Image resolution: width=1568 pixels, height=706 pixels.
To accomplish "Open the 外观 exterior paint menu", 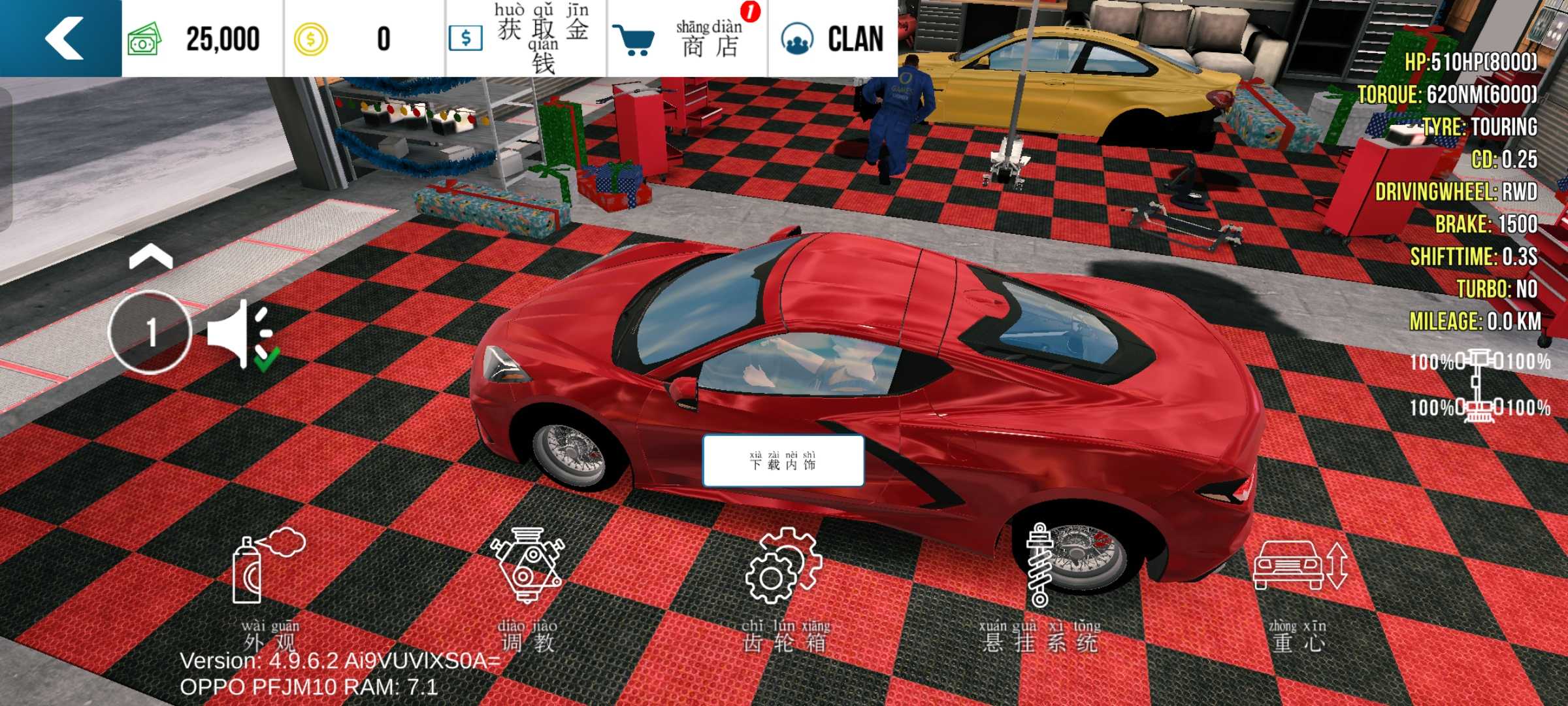I will (269, 588).
